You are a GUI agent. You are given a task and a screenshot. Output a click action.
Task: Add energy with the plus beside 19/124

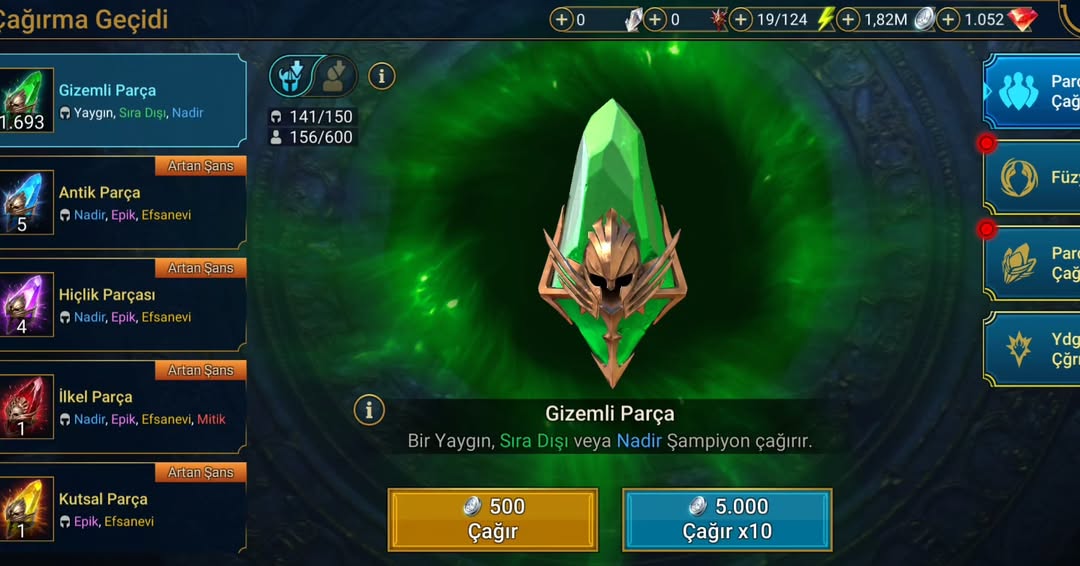[741, 19]
